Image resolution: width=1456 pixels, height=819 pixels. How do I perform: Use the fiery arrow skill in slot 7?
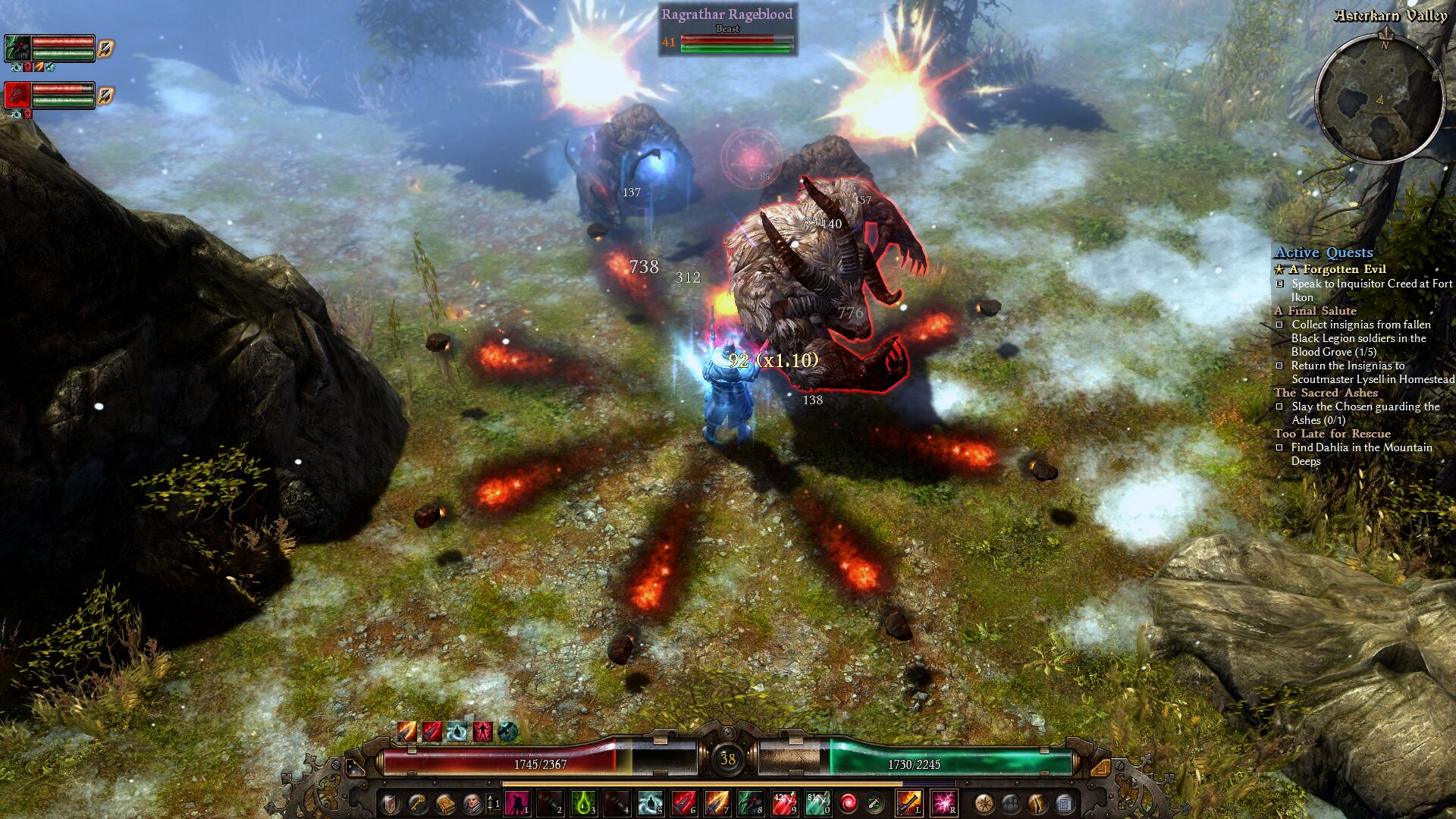pyautogui.click(x=717, y=803)
